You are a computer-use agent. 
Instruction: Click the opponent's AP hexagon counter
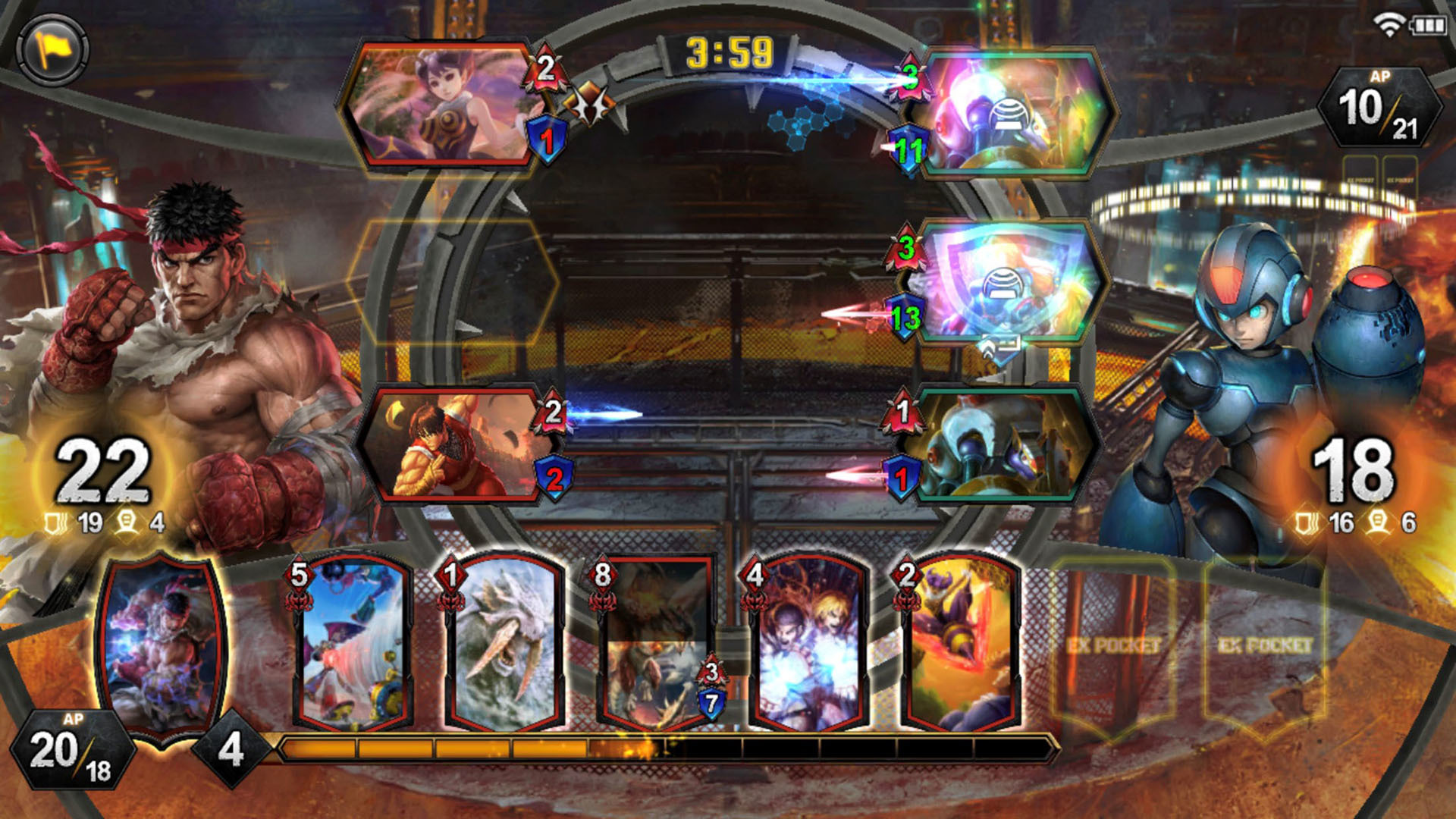tap(1382, 108)
